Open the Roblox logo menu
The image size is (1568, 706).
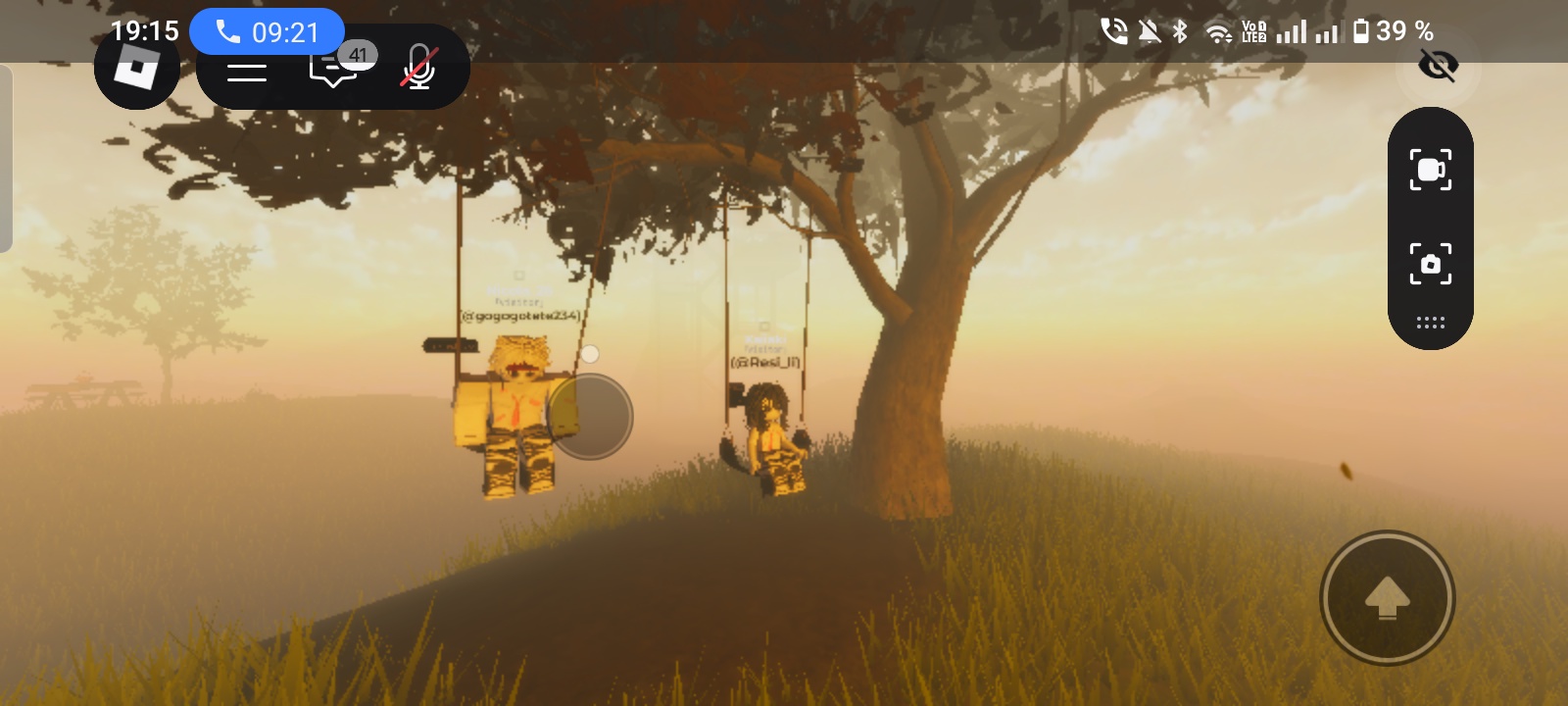[x=136, y=69]
